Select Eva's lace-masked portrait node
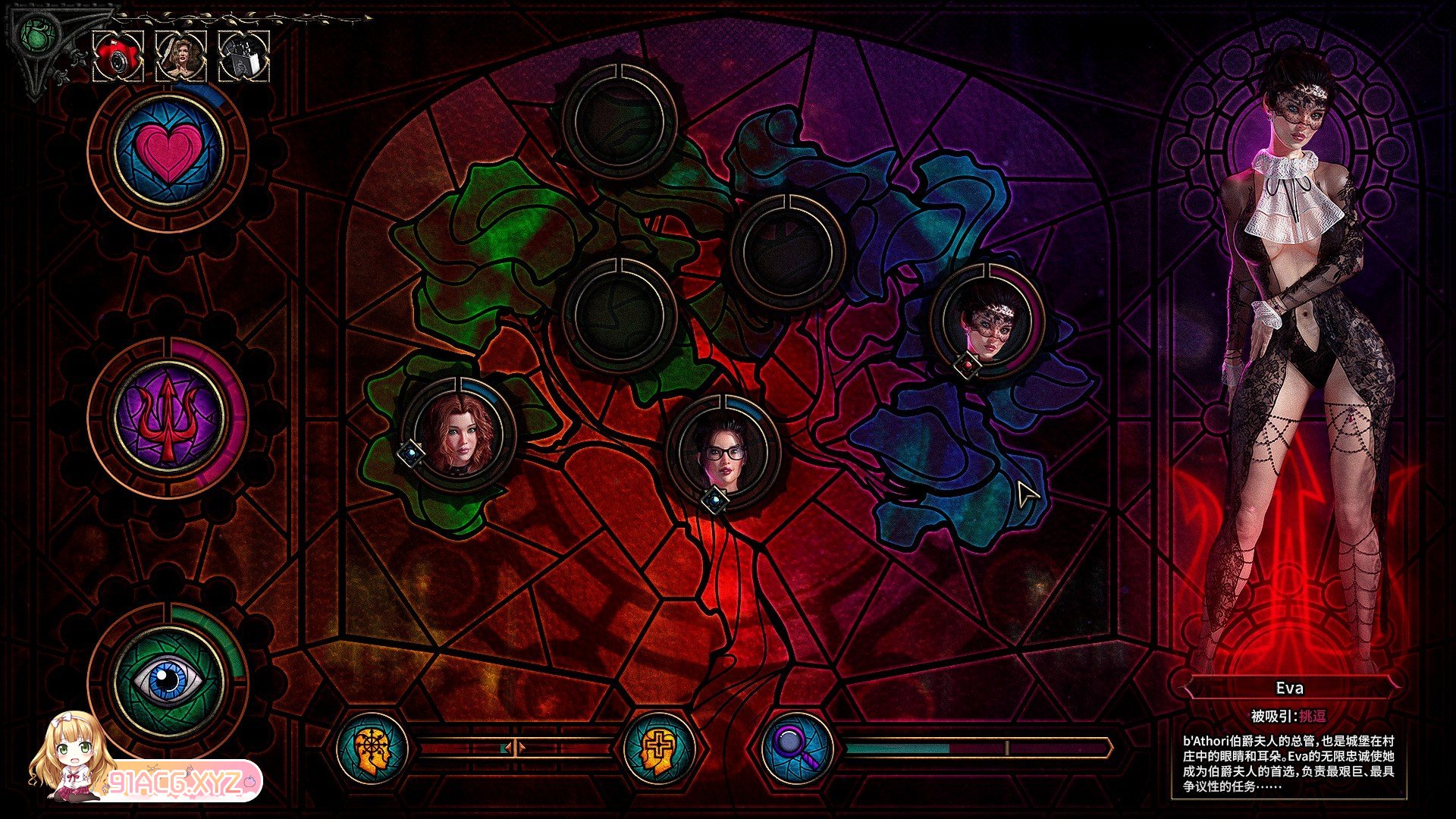 click(988, 322)
